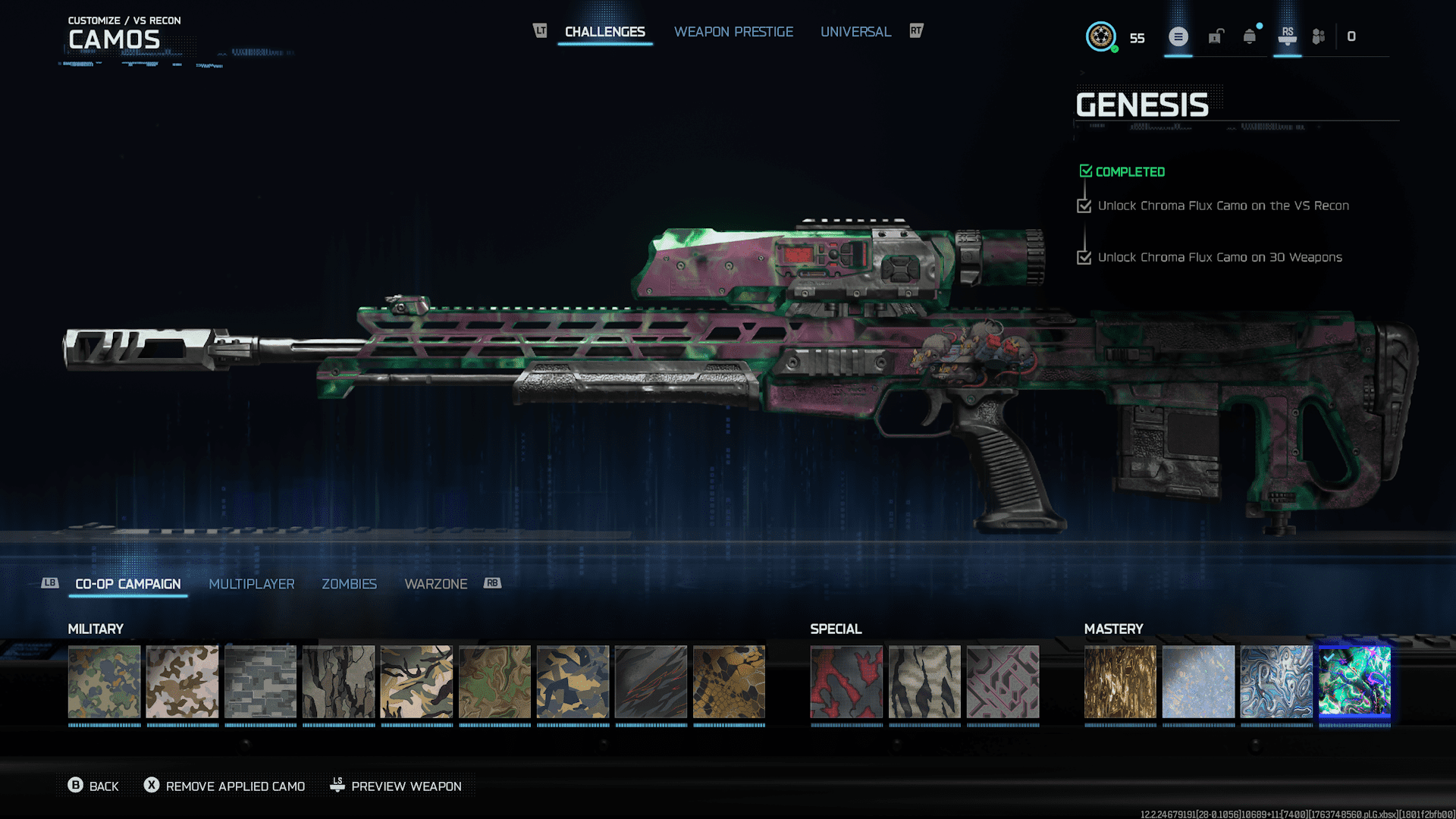This screenshot has height=819, width=1456.
Task: Switch to the Weapon Prestige tab
Action: [733, 32]
